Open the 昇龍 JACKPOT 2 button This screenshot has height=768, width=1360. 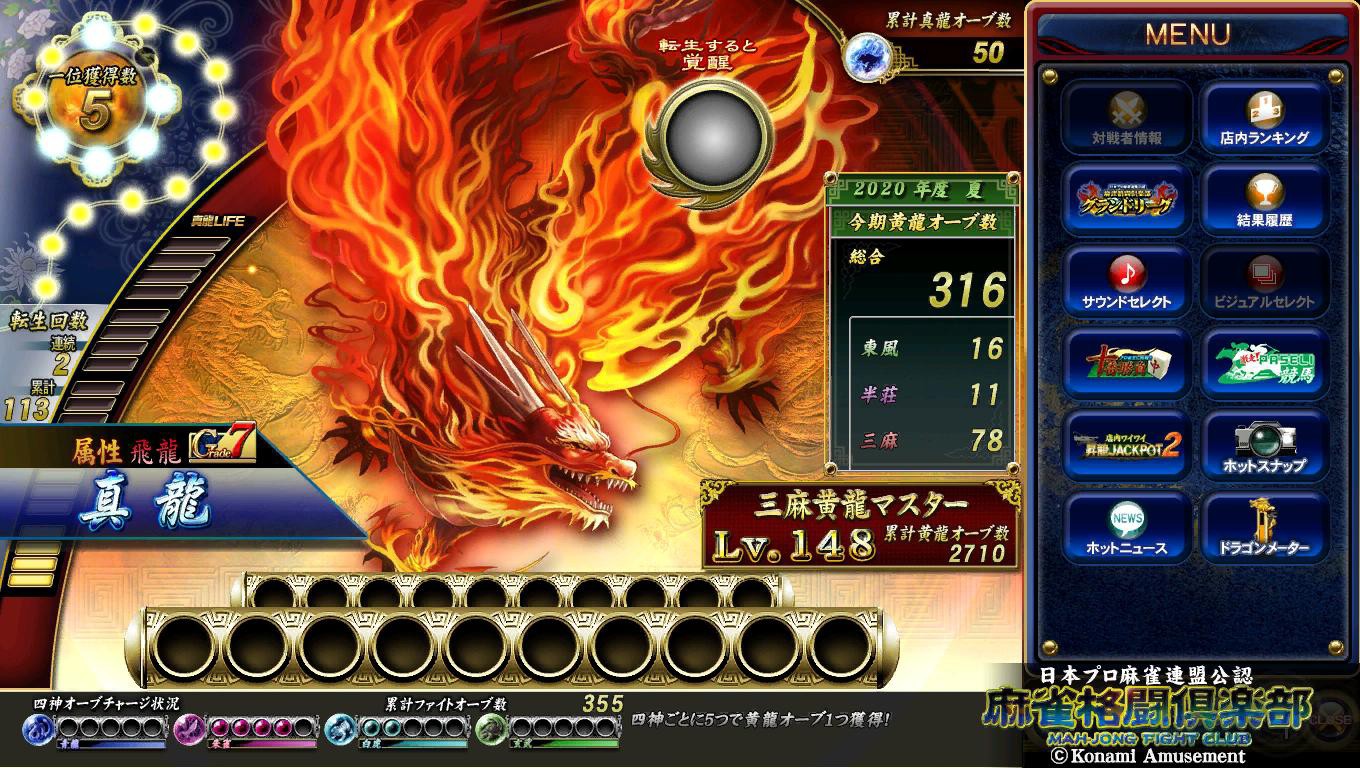1127,446
